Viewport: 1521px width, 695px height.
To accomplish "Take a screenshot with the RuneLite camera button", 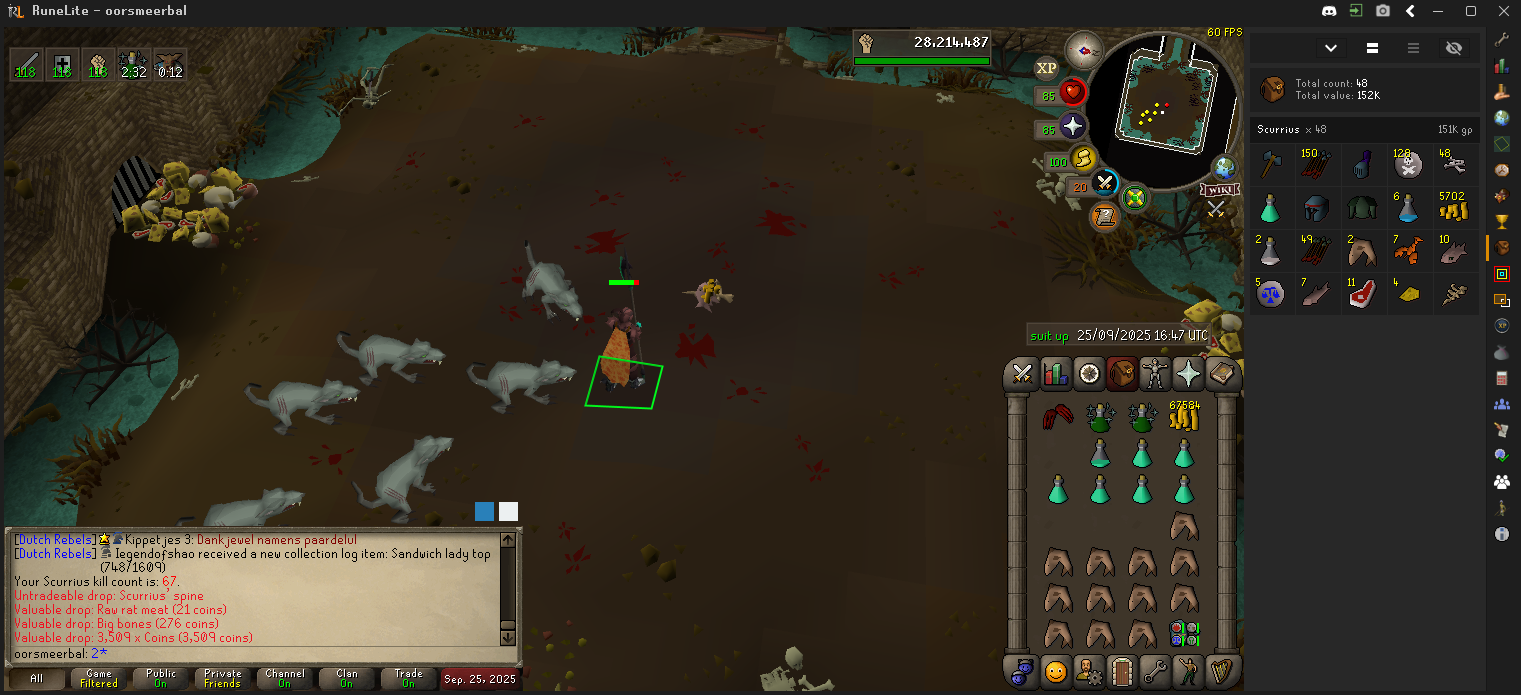I will tap(1383, 11).
